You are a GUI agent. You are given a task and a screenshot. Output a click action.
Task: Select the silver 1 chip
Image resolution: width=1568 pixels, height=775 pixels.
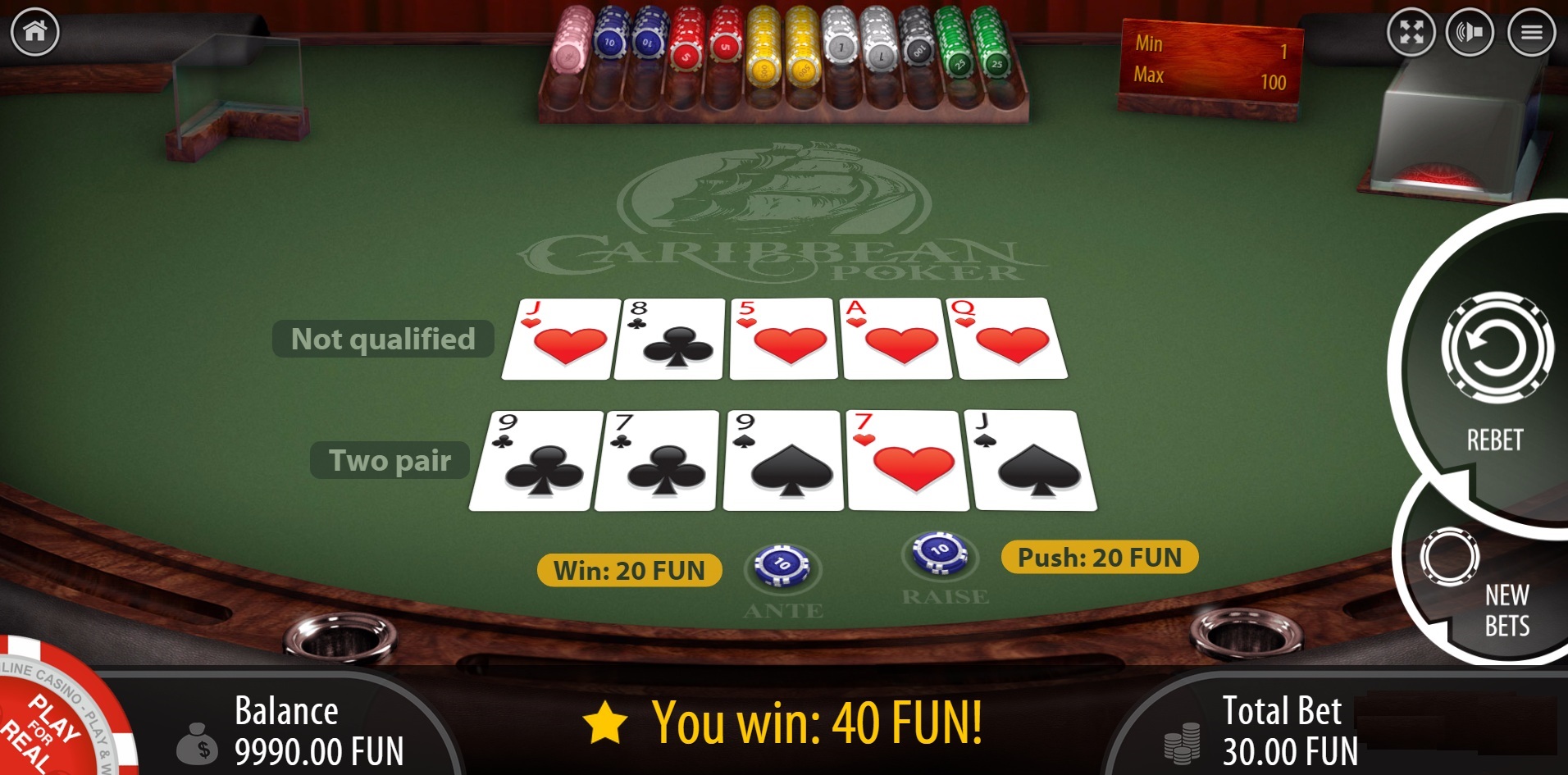[841, 48]
